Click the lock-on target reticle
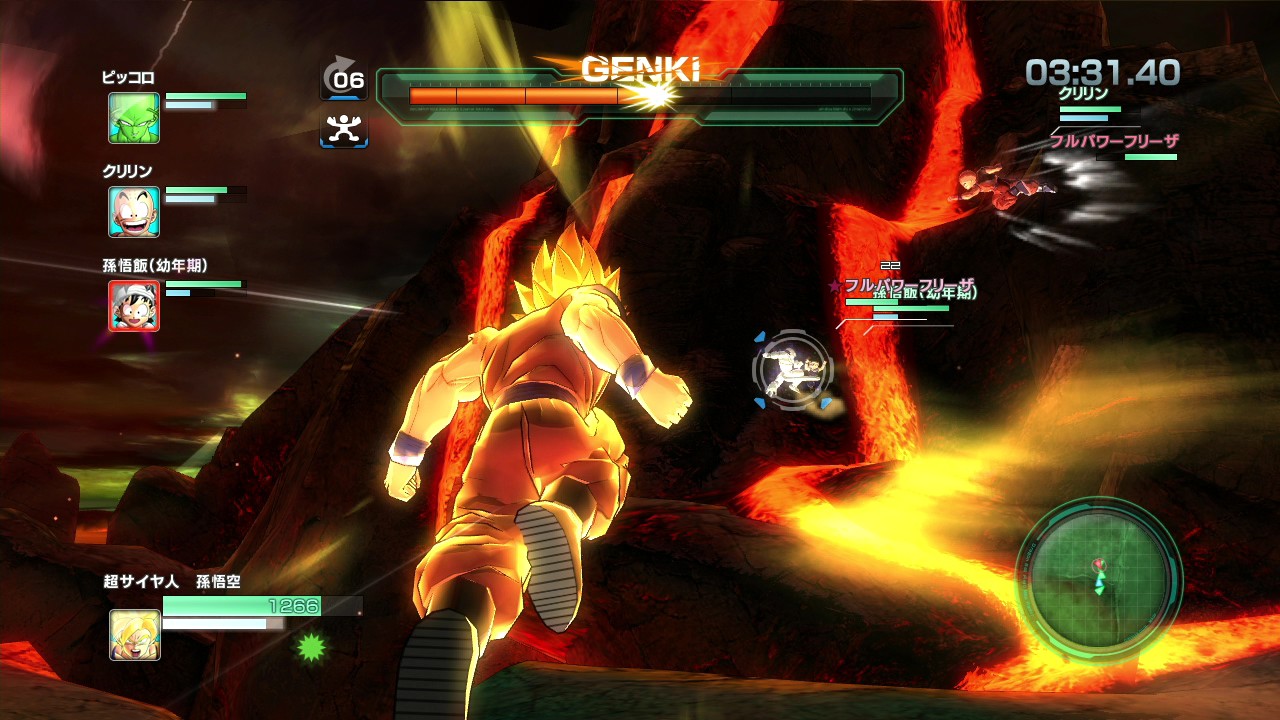This screenshot has height=720, width=1280. pos(792,370)
